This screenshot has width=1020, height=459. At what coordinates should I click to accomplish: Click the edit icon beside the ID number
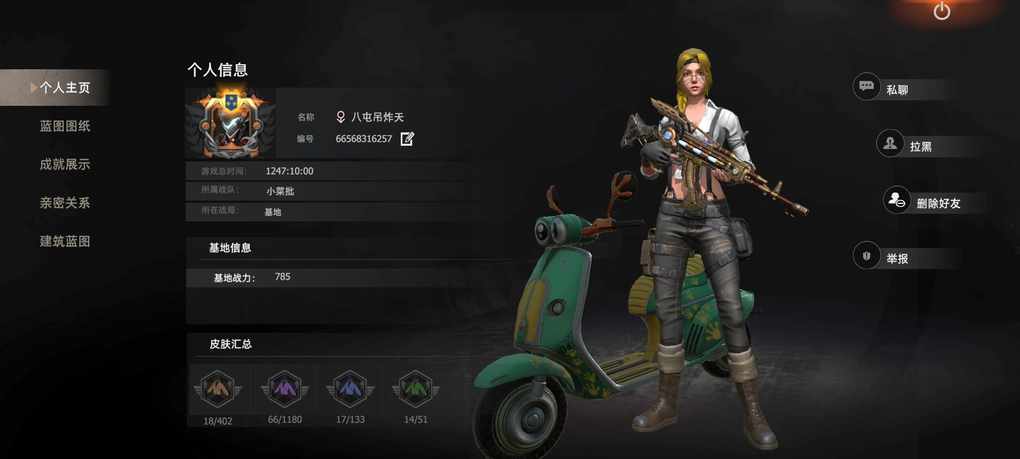coord(407,139)
